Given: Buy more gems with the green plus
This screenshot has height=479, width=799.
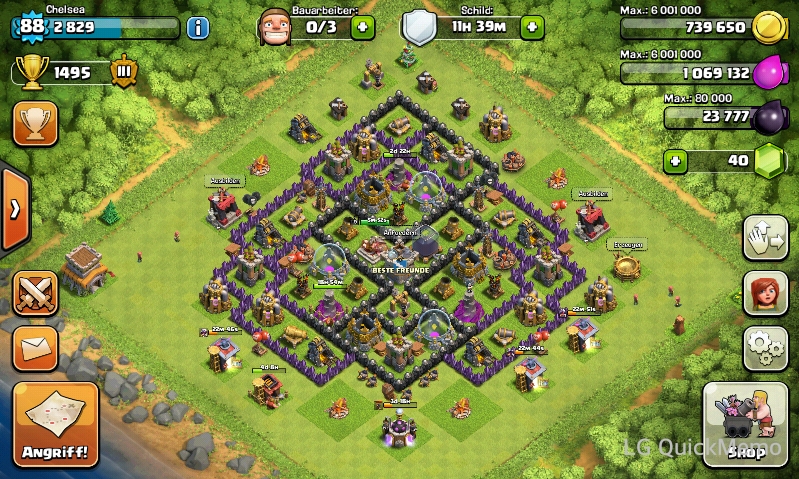Looking at the screenshot, I should (677, 161).
